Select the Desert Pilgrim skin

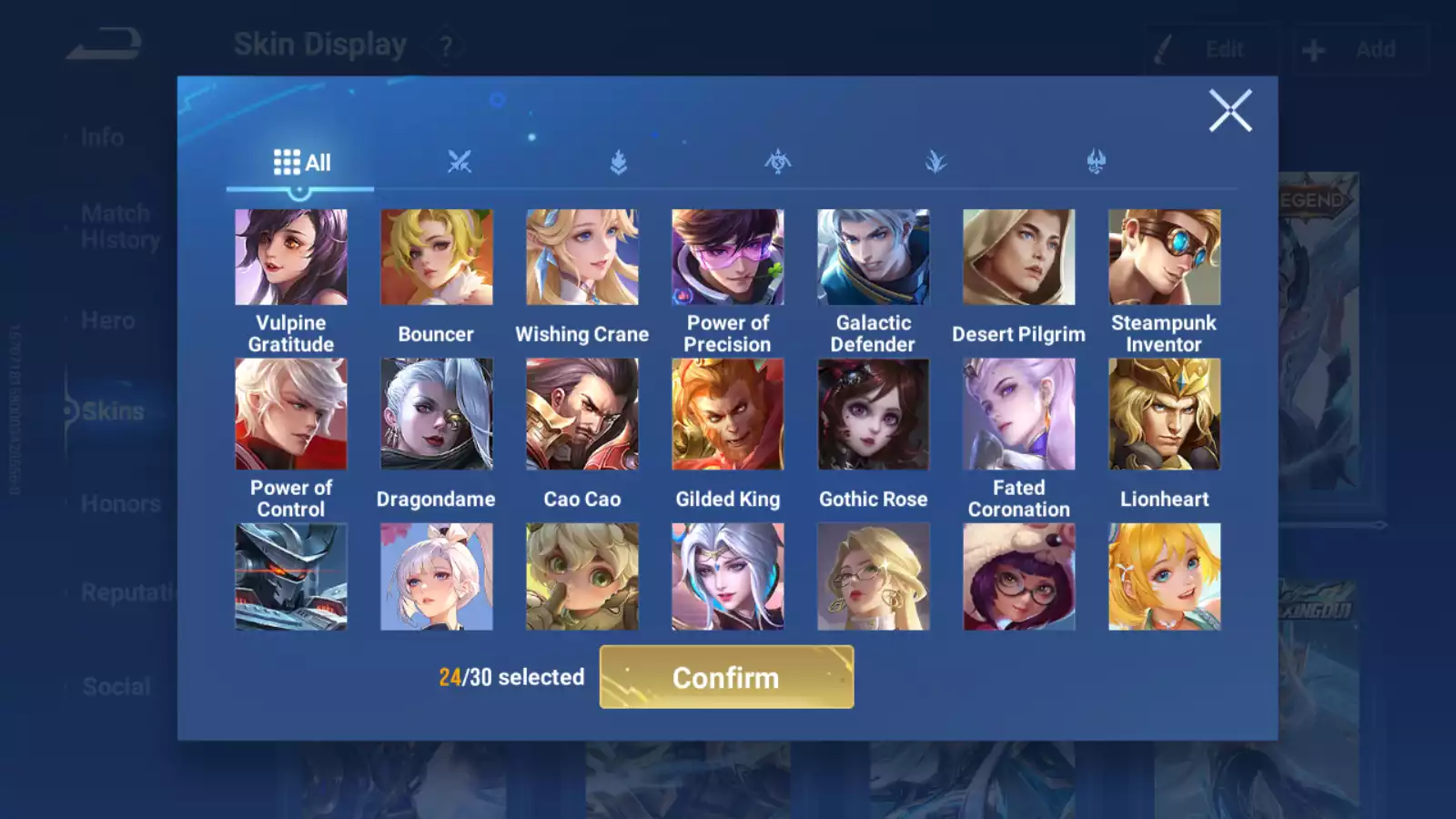click(1019, 258)
